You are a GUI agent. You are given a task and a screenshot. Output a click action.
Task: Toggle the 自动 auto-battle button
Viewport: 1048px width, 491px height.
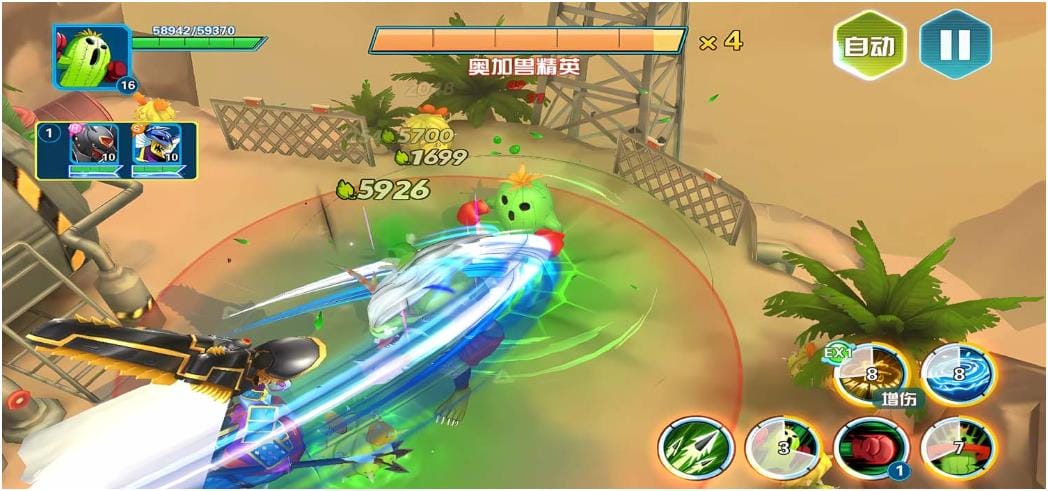click(x=869, y=45)
